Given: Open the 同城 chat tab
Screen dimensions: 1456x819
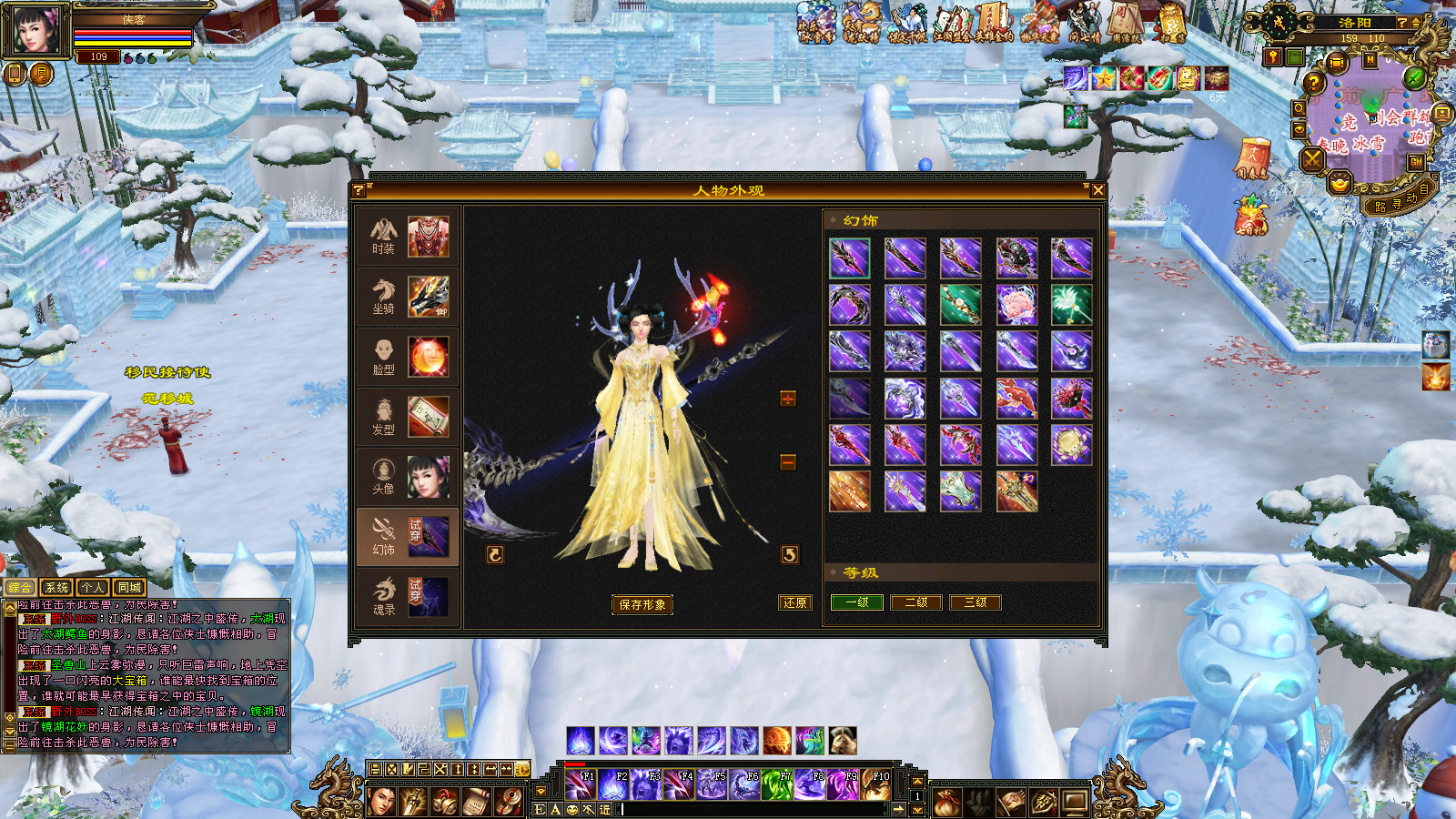Looking at the screenshot, I should click(x=129, y=588).
